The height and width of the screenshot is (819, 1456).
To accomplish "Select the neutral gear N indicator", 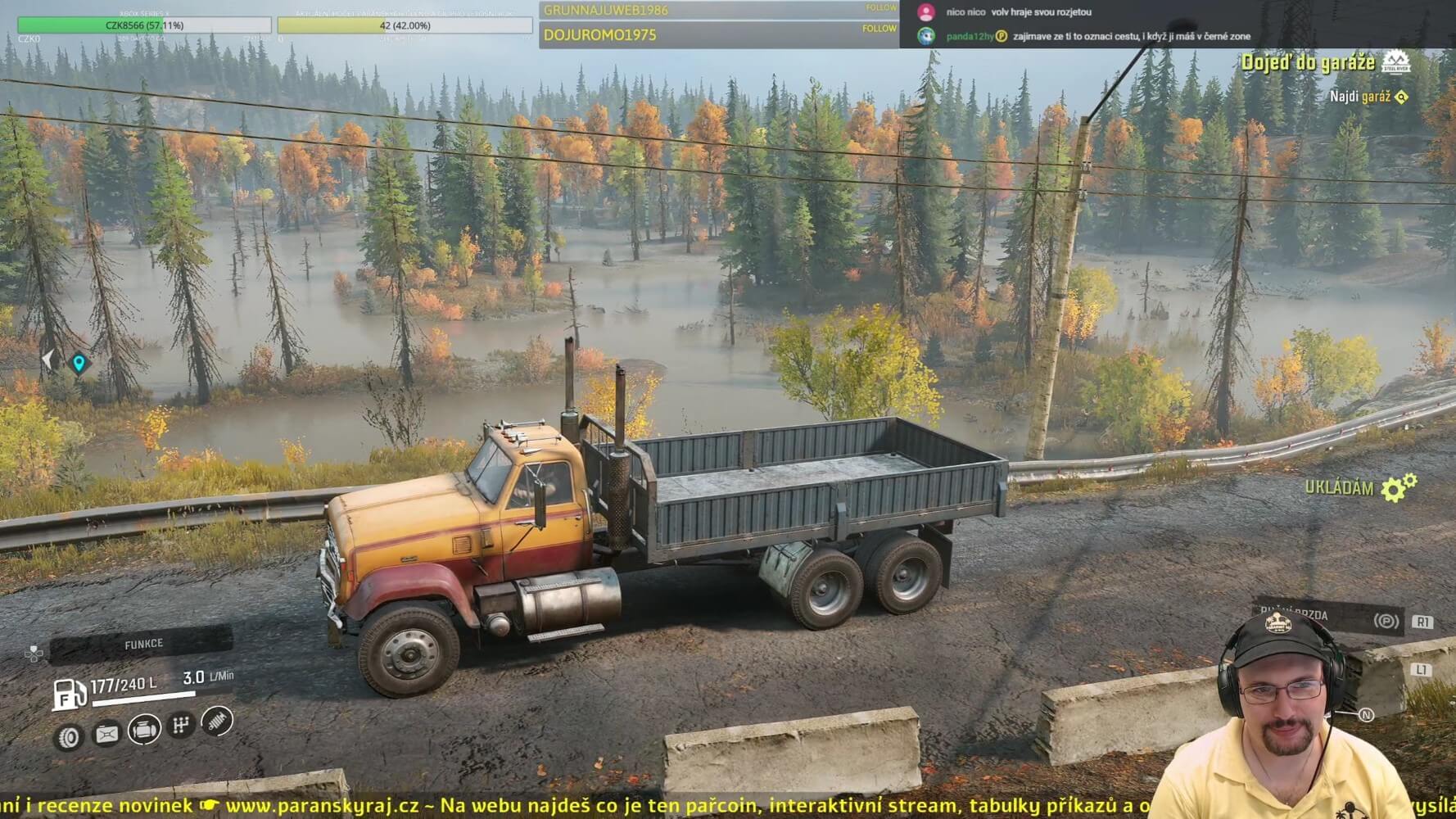I will (x=1366, y=715).
